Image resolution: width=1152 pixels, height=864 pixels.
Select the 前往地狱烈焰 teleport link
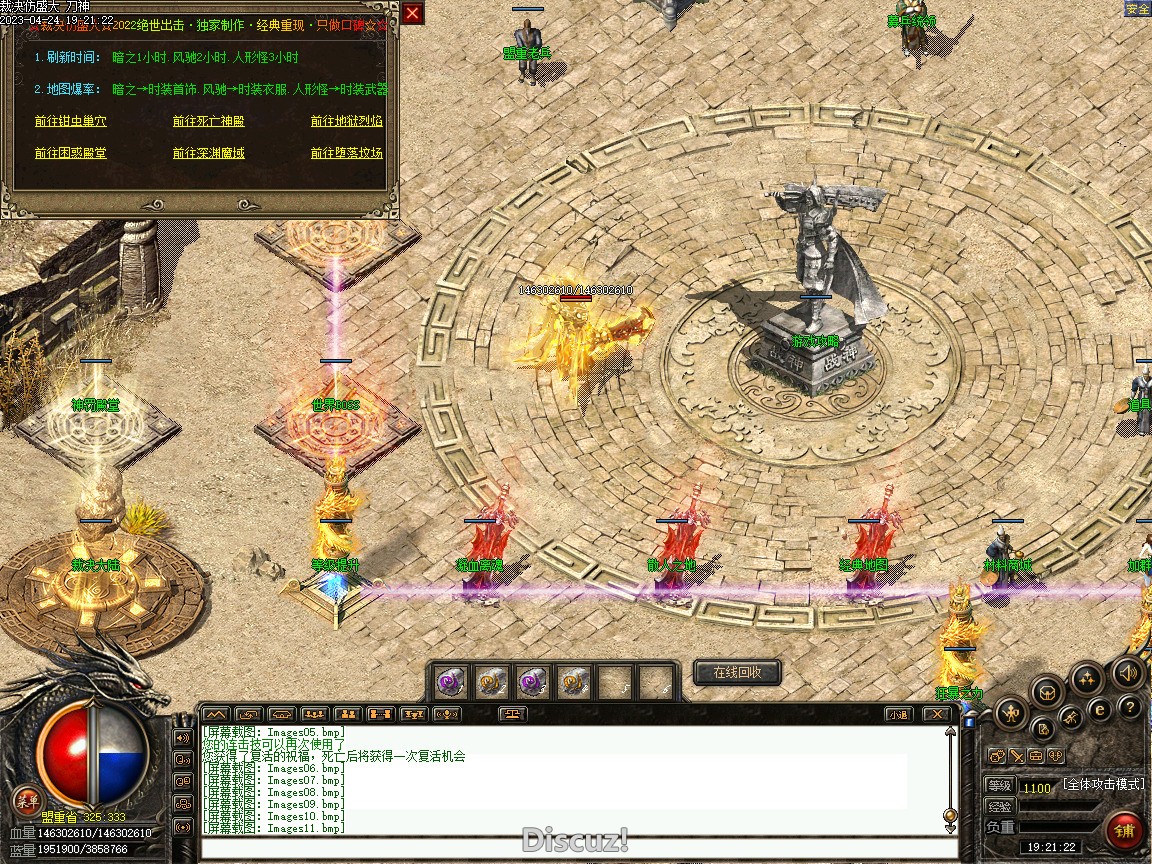pyautogui.click(x=346, y=121)
